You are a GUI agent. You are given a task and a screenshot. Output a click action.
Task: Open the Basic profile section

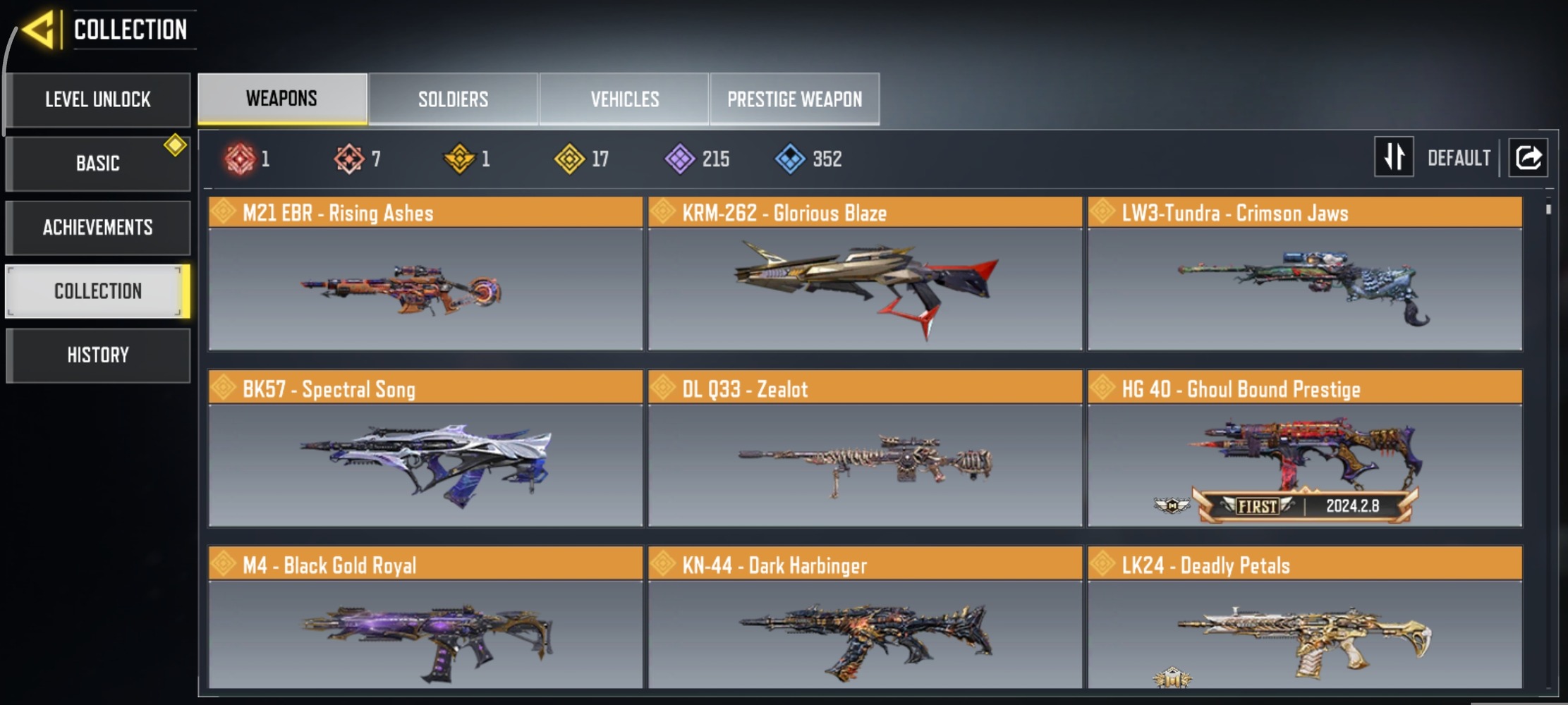tap(98, 164)
